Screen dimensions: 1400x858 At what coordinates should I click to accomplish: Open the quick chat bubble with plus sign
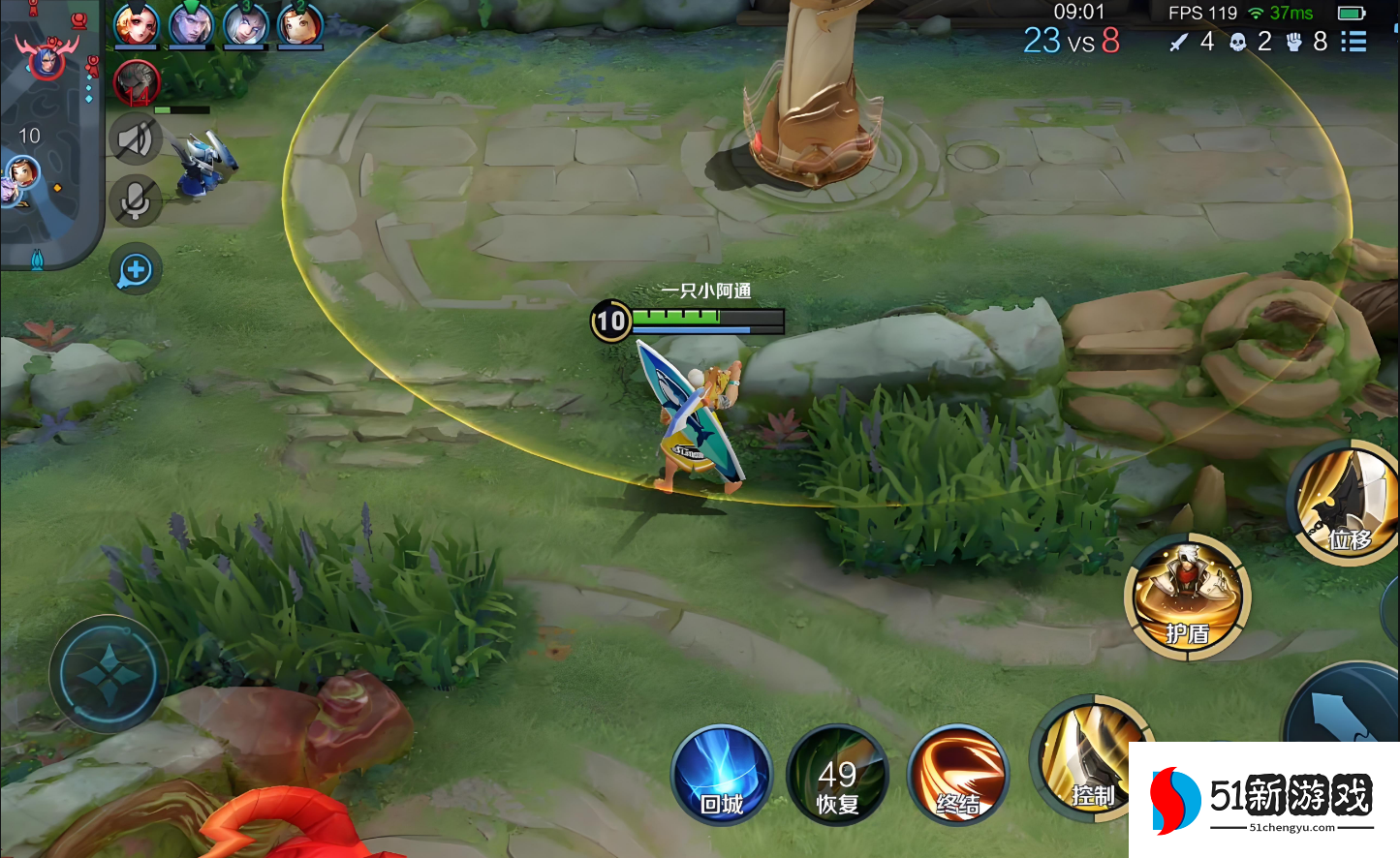pos(135,270)
